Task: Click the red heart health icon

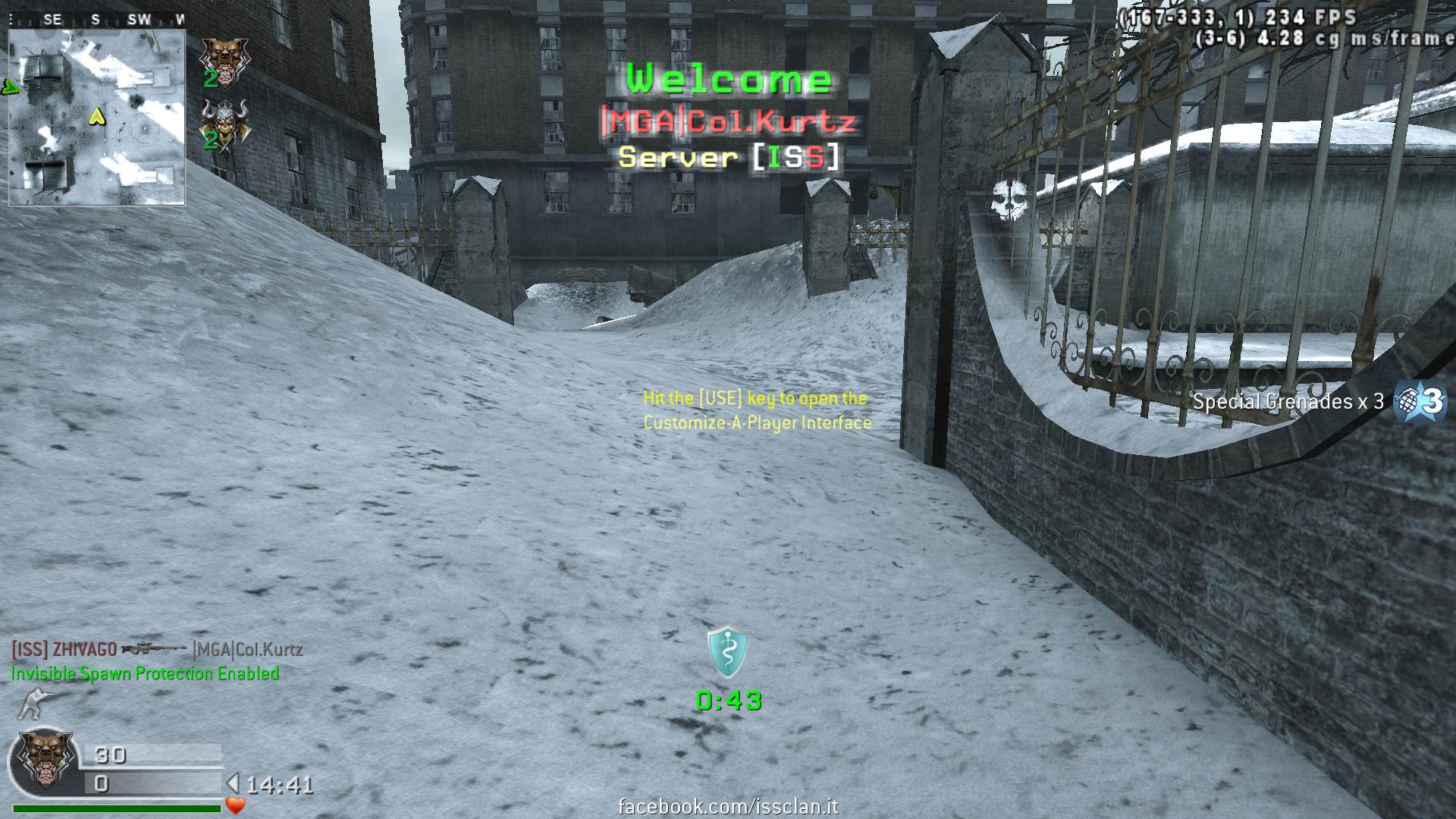Action: [236, 805]
